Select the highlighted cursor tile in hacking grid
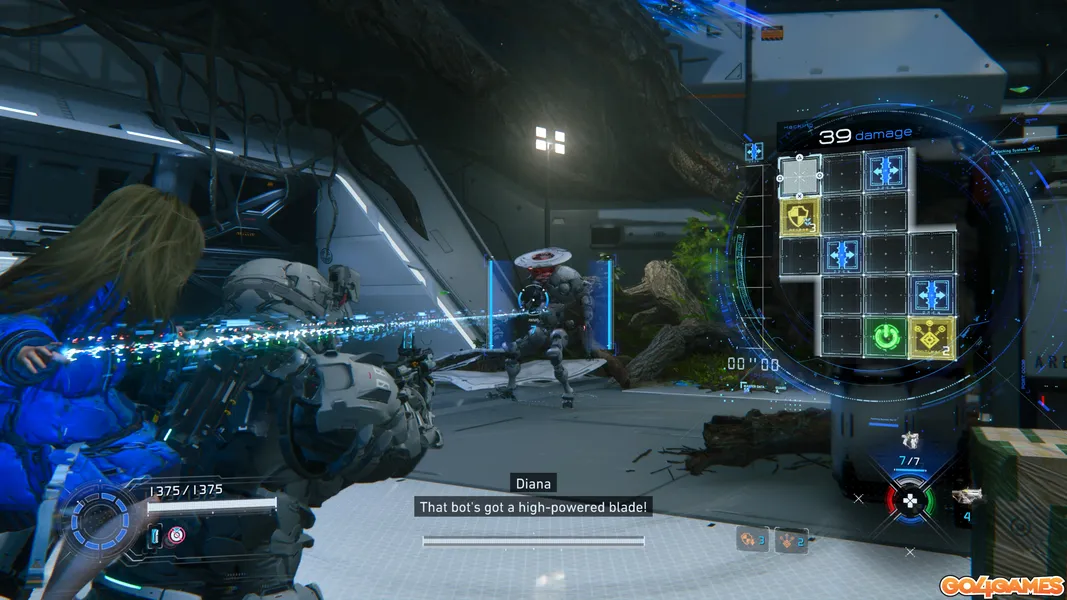Image resolution: width=1067 pixels, height=600 pixels. tap(799, 176)
